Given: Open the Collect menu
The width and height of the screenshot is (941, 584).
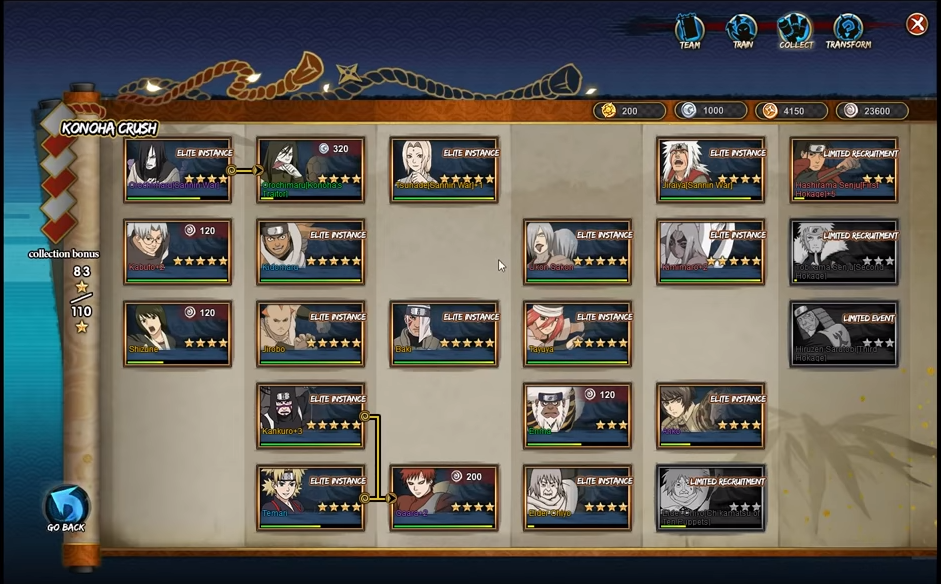Looking at the screenshot, I should pos(796,31).
